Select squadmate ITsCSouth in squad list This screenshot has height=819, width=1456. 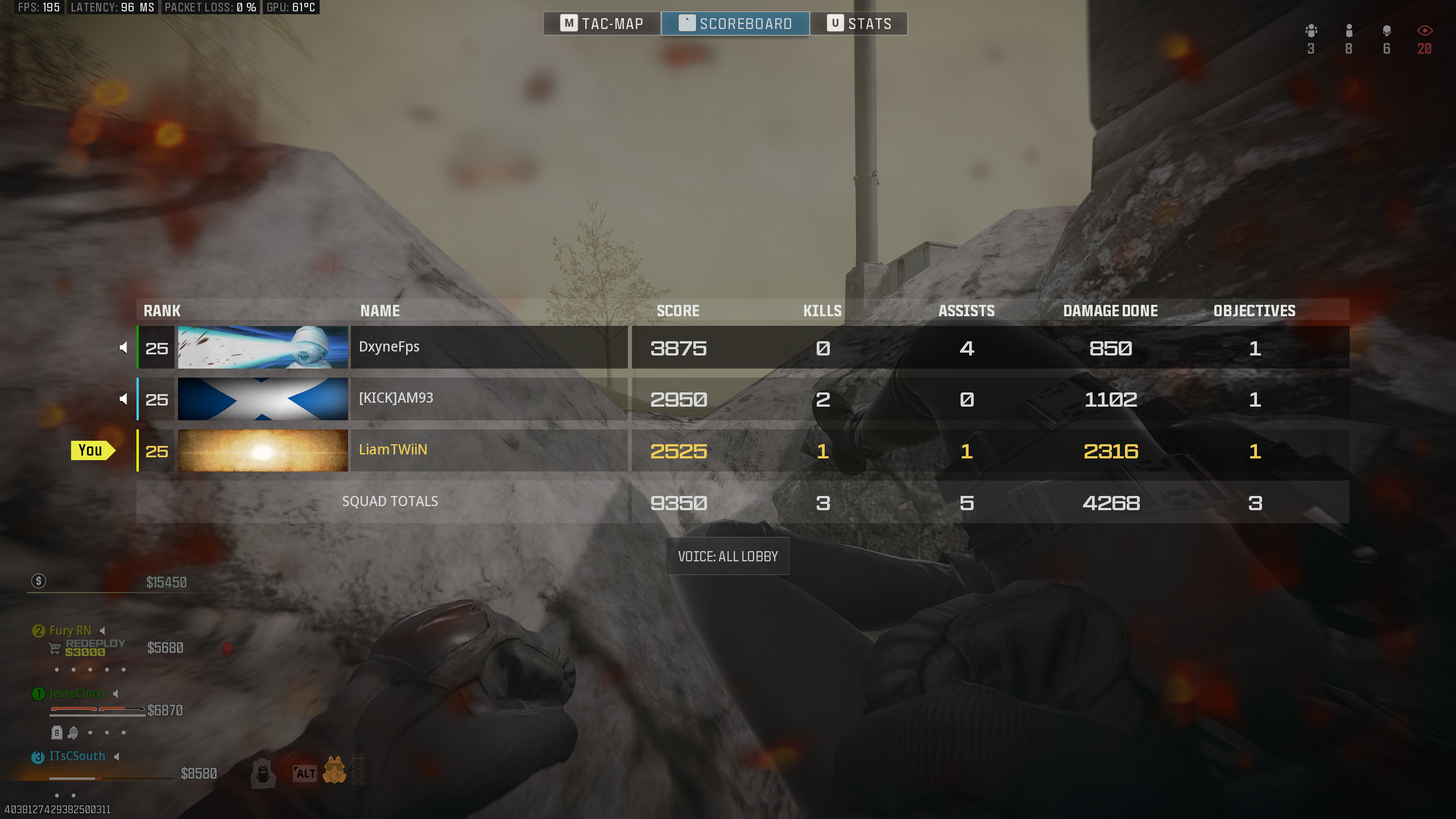77,756
